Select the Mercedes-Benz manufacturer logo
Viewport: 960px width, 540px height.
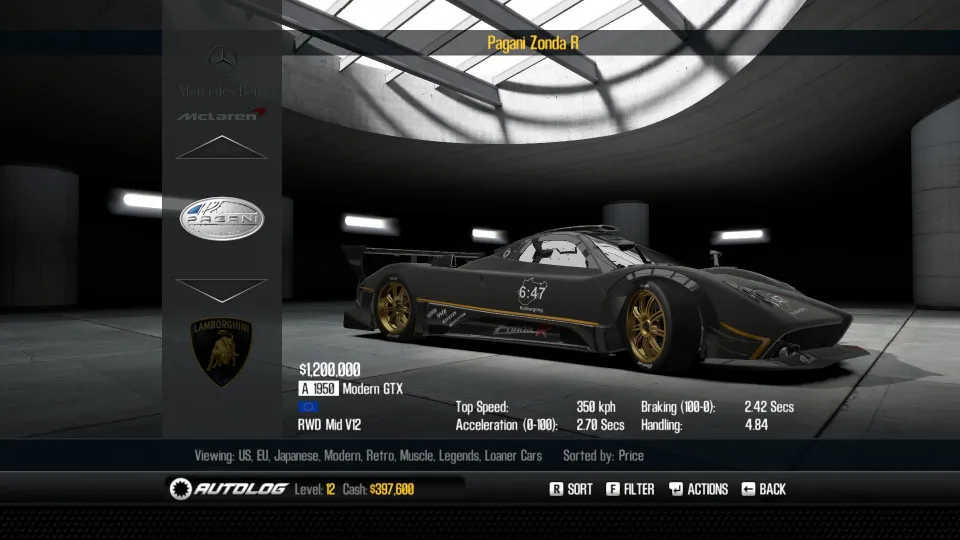(x=222, y=70)
